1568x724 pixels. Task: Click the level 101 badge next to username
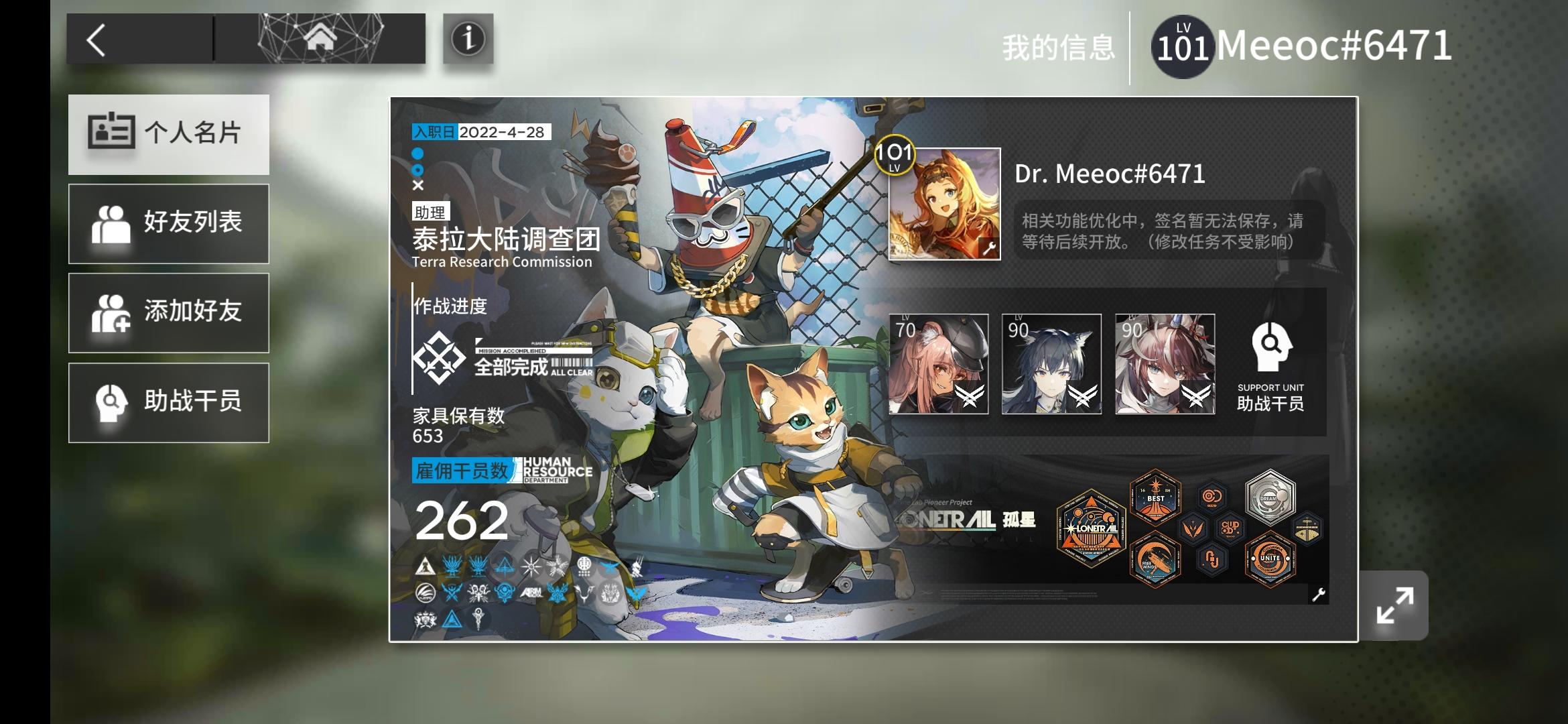[x=1182, y=44]
